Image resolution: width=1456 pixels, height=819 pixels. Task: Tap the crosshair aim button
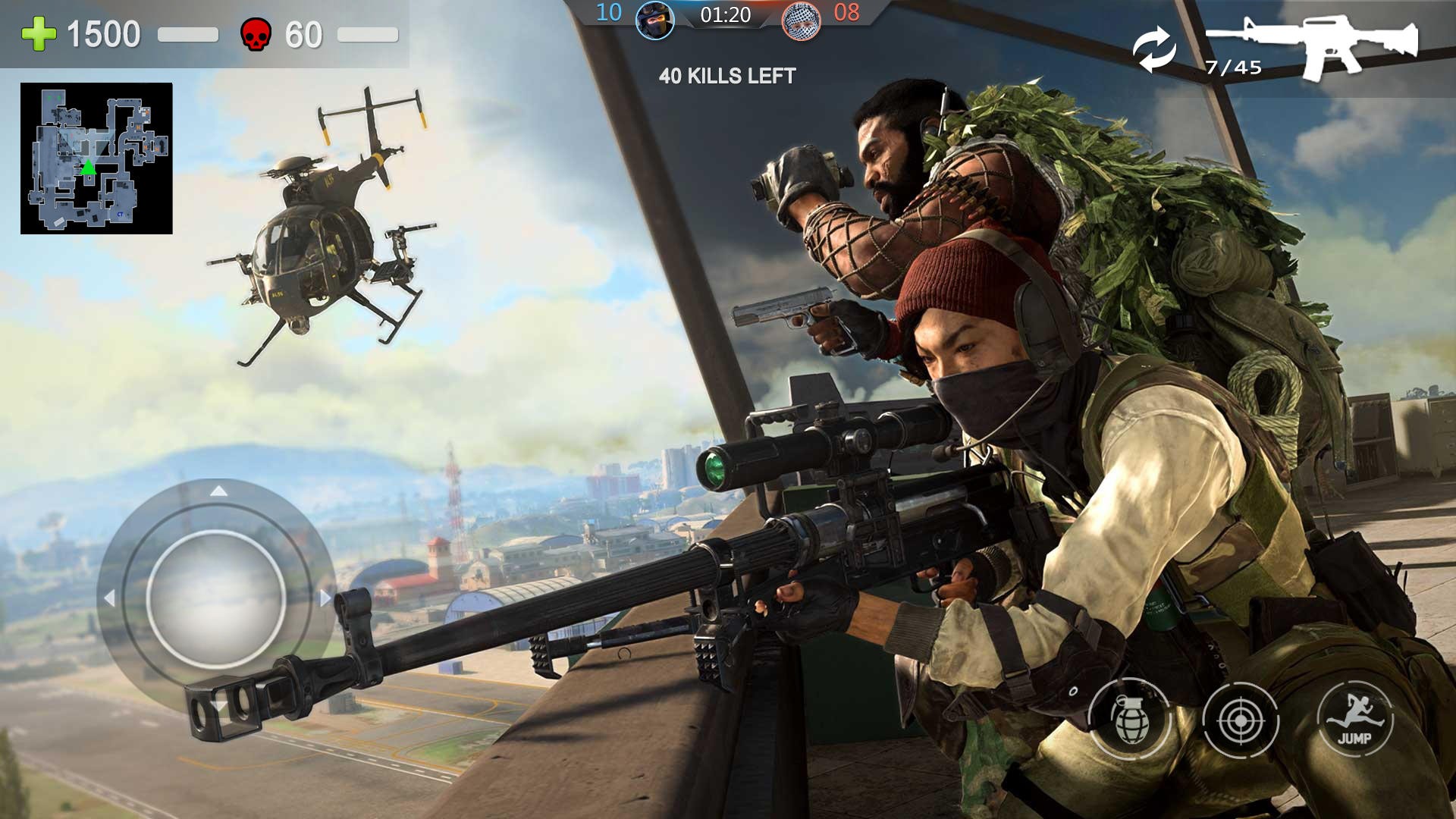1241,720
